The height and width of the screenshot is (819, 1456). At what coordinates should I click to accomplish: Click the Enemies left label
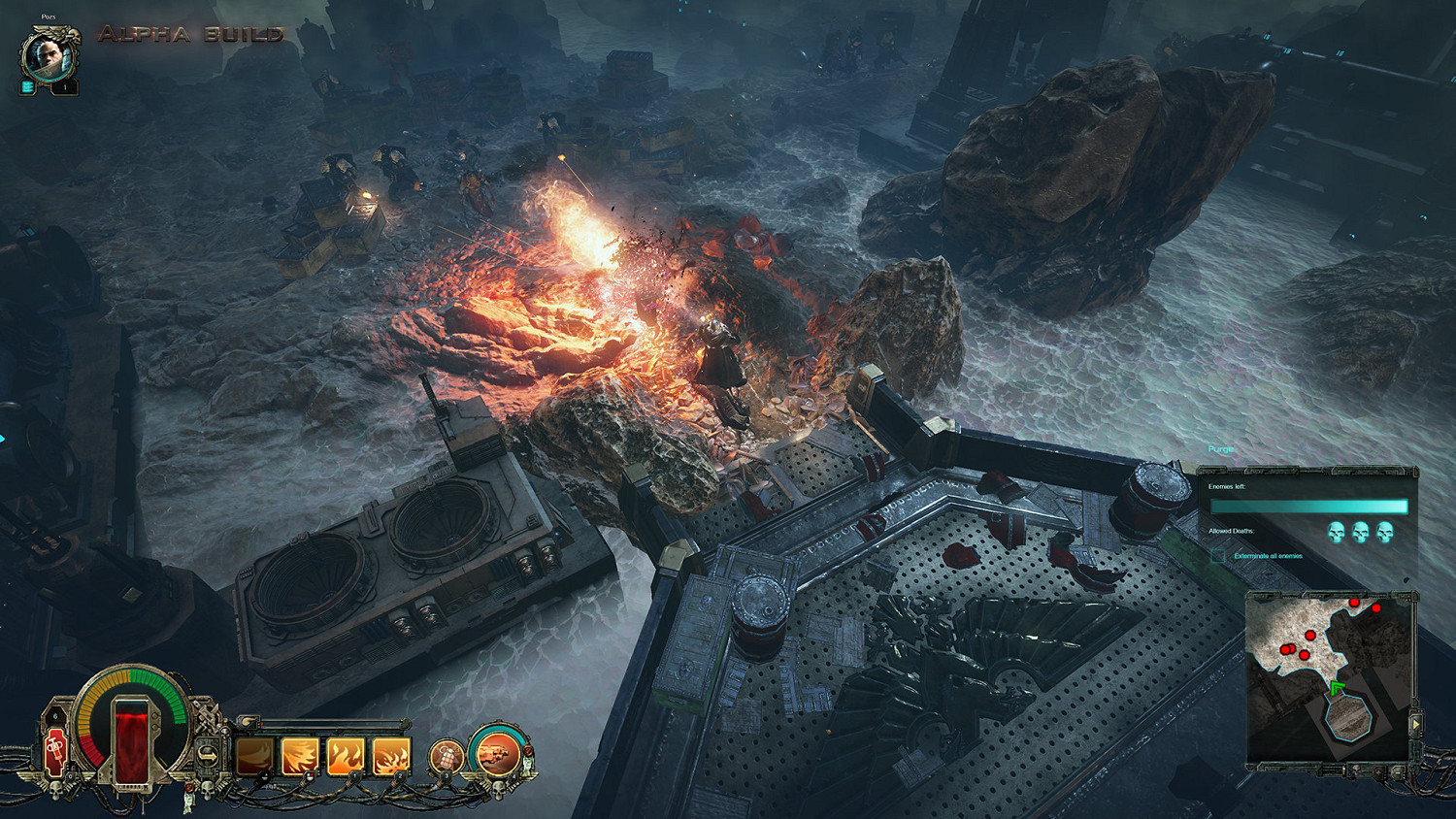[1225, 487]
